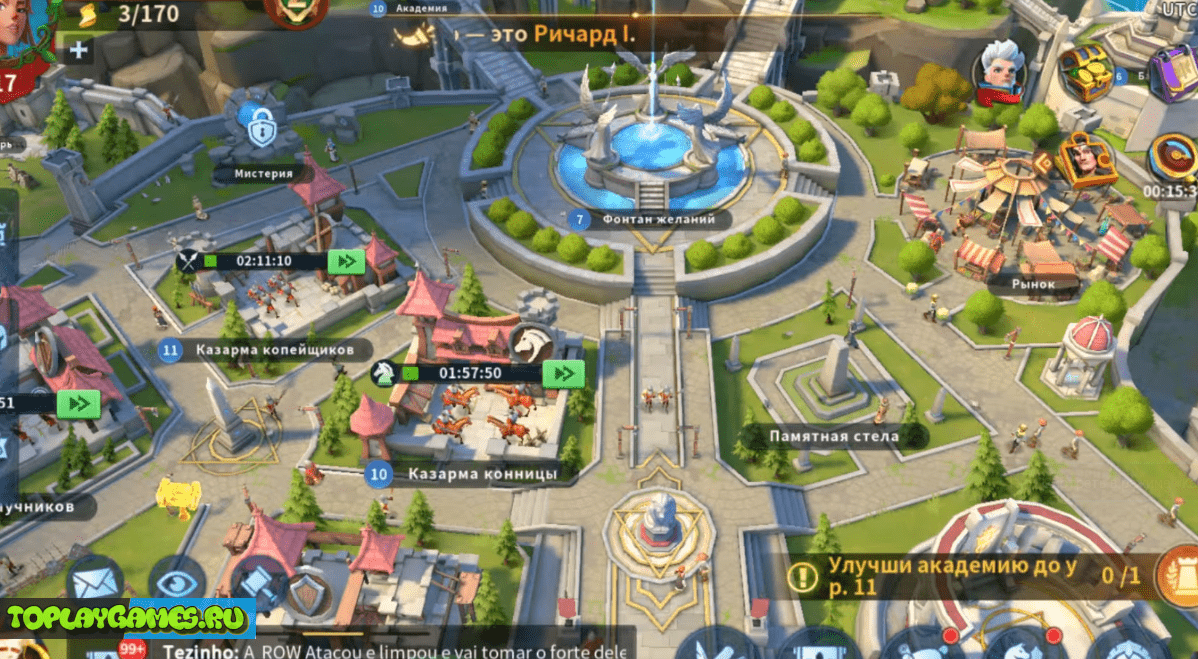Speed up the cavalry barracks 01:57:50 timer

click(563, 373)
